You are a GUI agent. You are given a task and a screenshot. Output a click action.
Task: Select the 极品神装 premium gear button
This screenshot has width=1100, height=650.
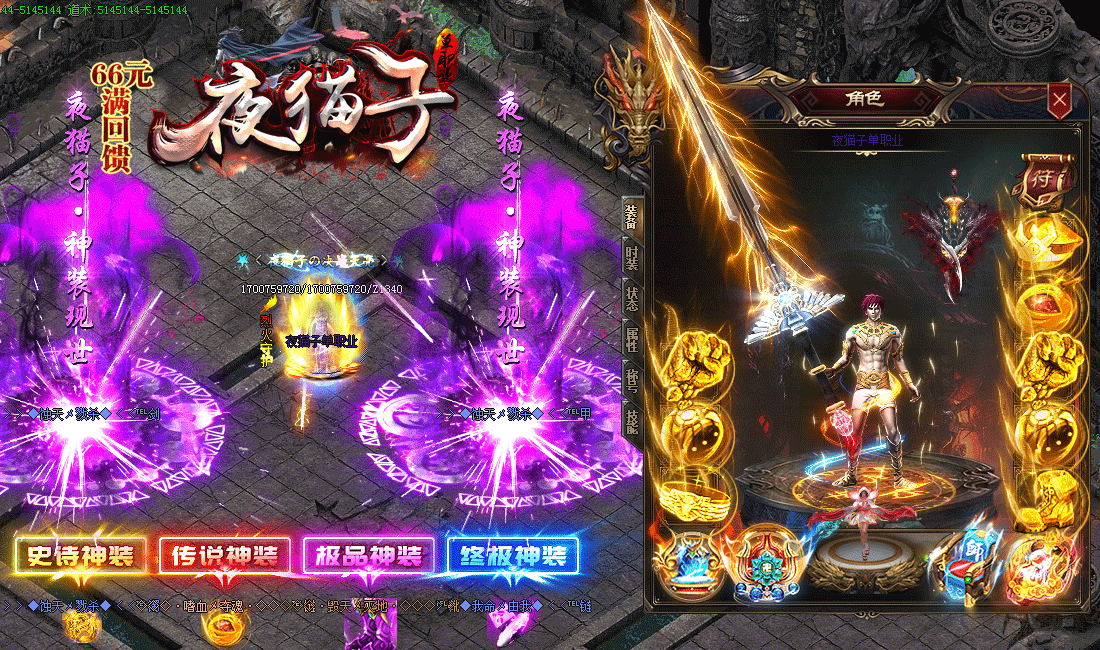(x=369, y=556)
